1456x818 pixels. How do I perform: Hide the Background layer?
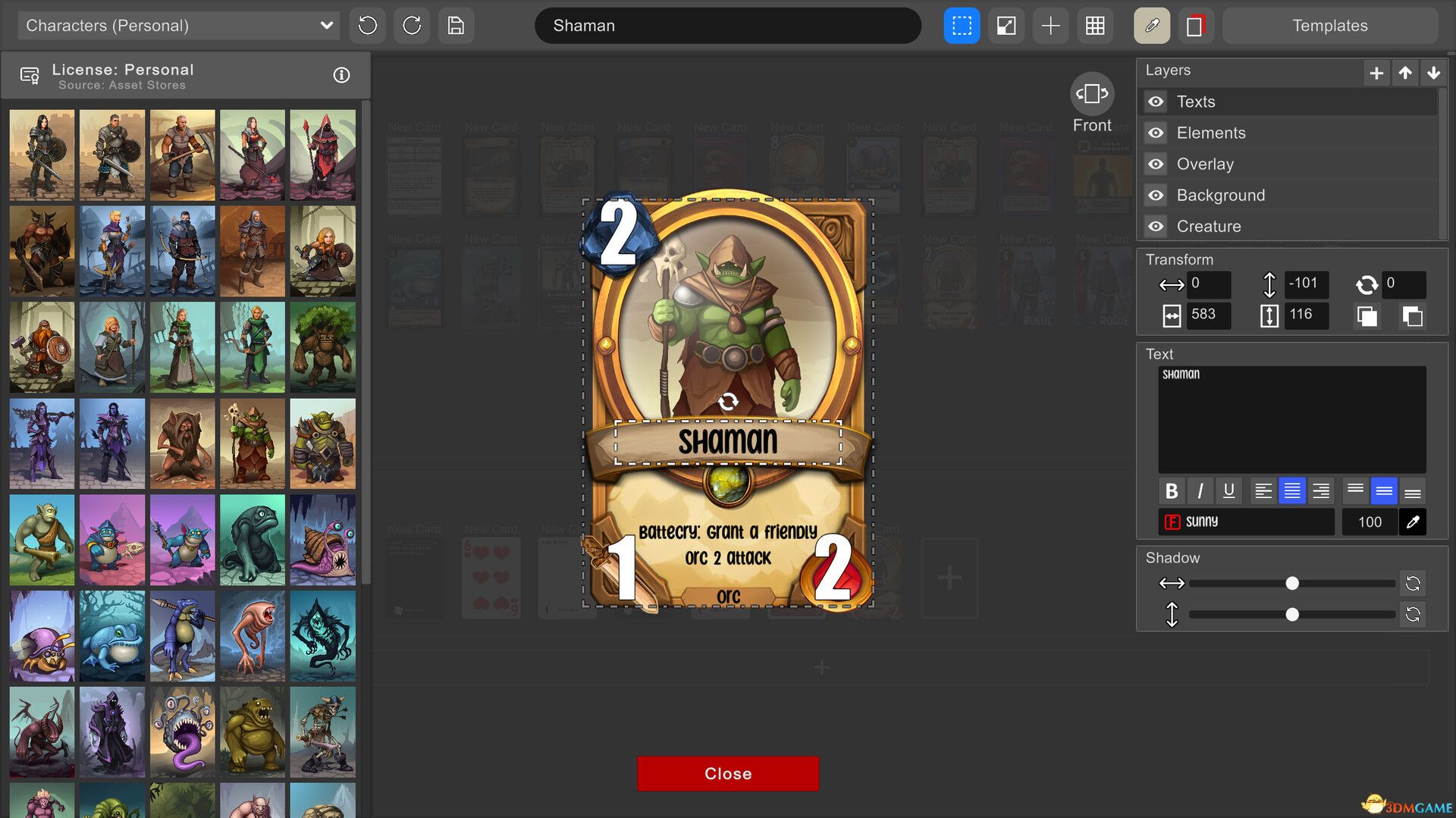tap(1155, 195)
